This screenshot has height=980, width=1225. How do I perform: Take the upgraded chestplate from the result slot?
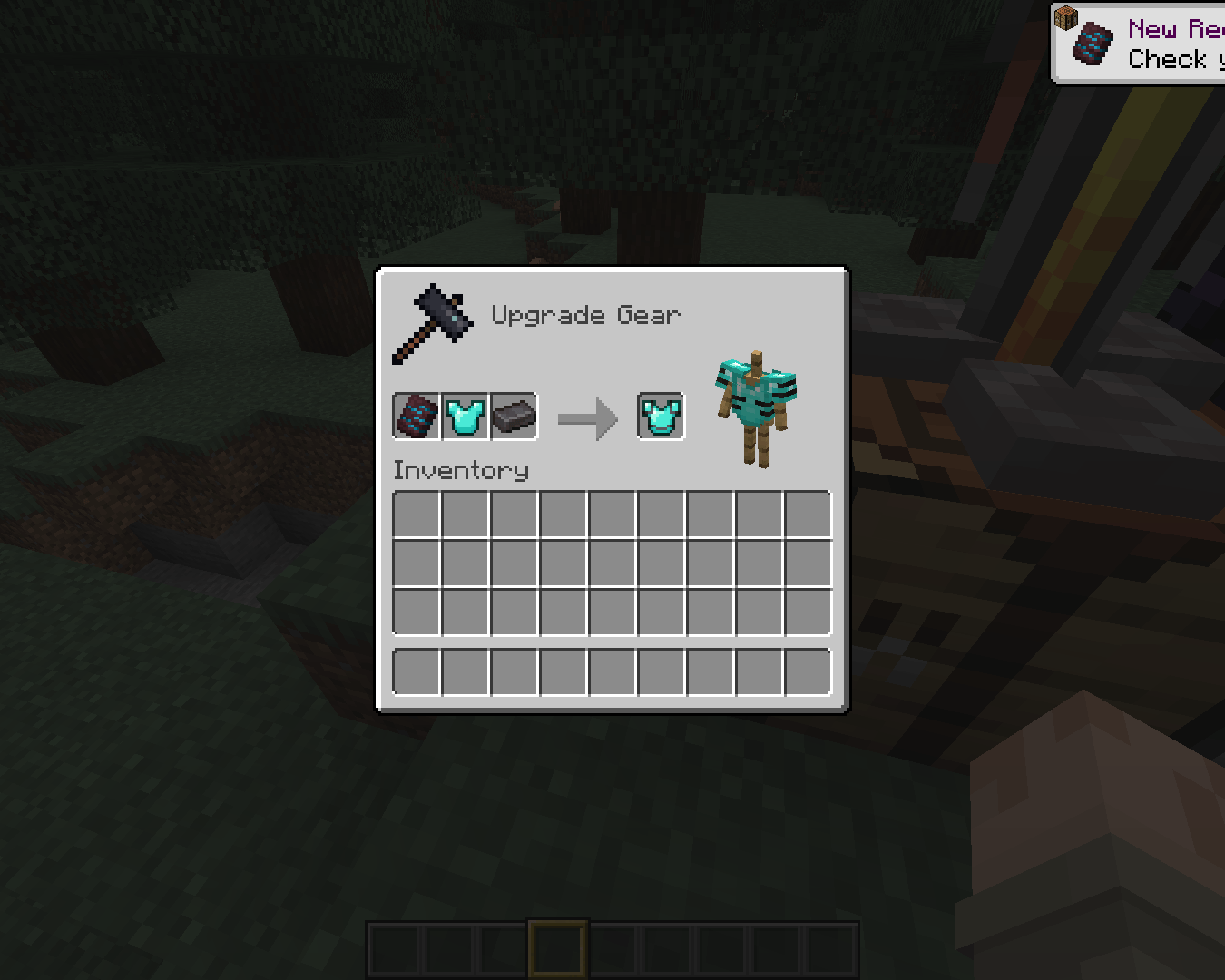[x=661, y=416]
